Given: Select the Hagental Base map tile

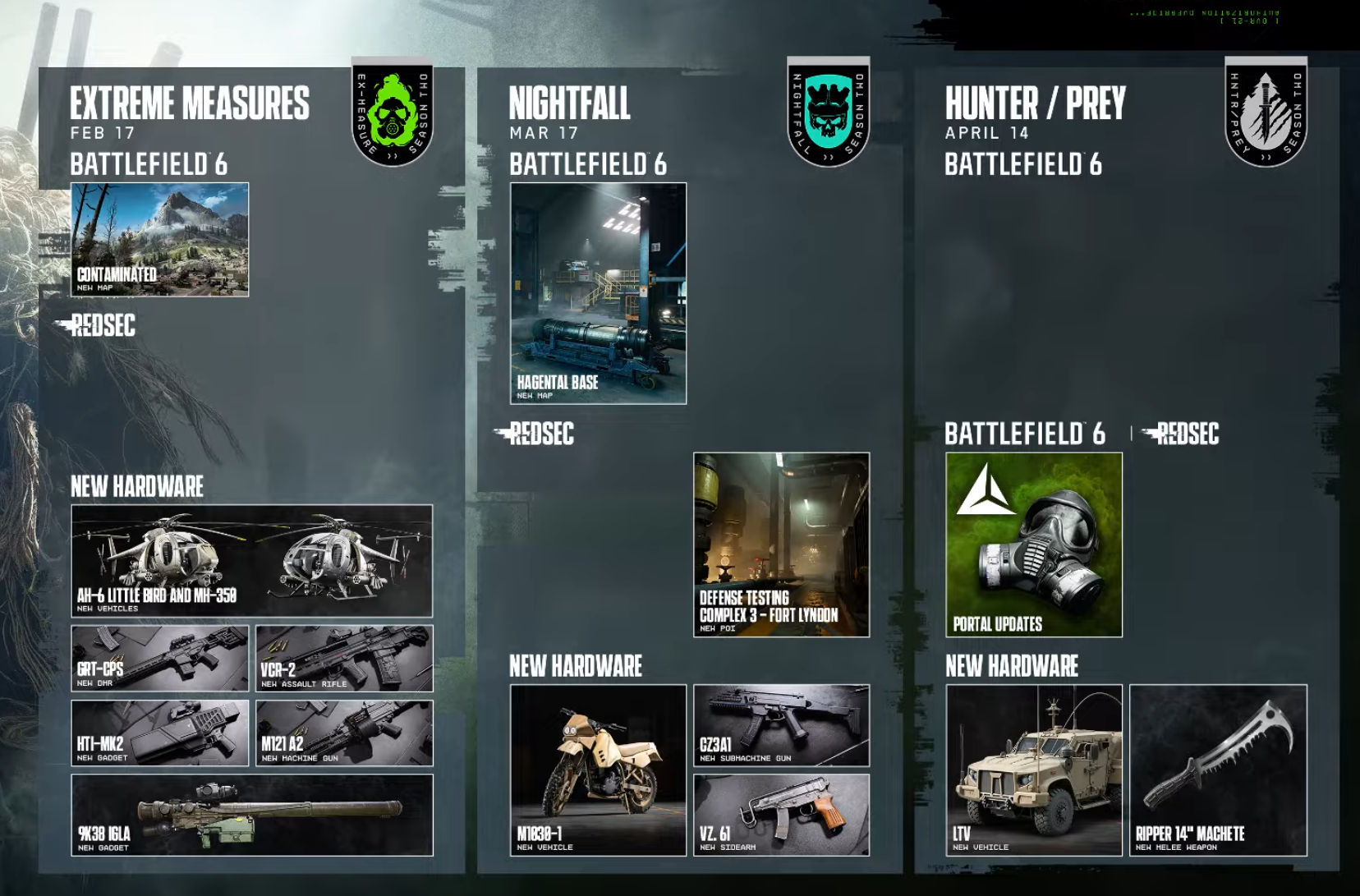Looking at the screenshot, I should pos(598,293).
